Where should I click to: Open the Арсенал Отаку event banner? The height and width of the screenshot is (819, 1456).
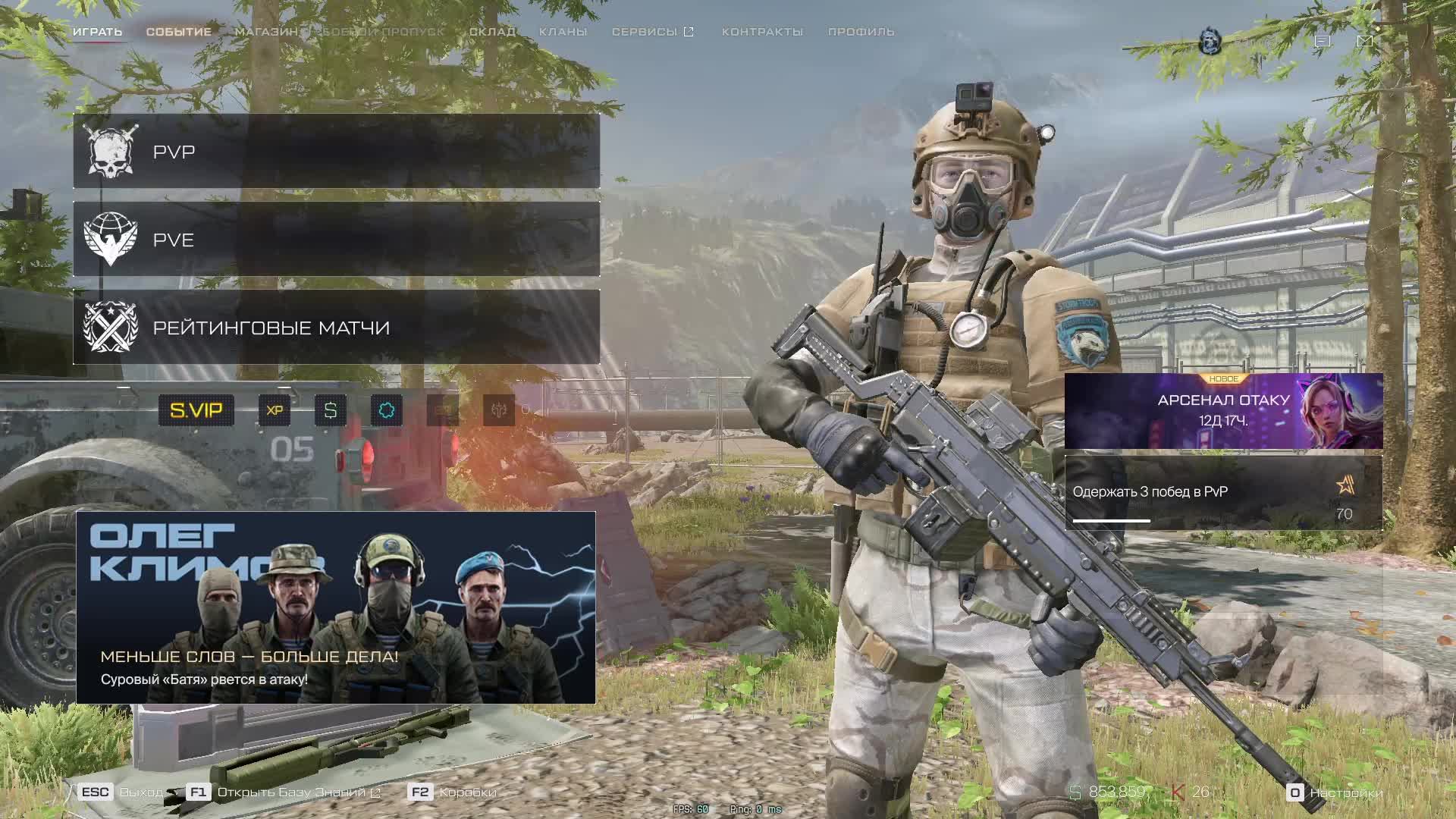pyautogui.click(x=1223, y=411)
